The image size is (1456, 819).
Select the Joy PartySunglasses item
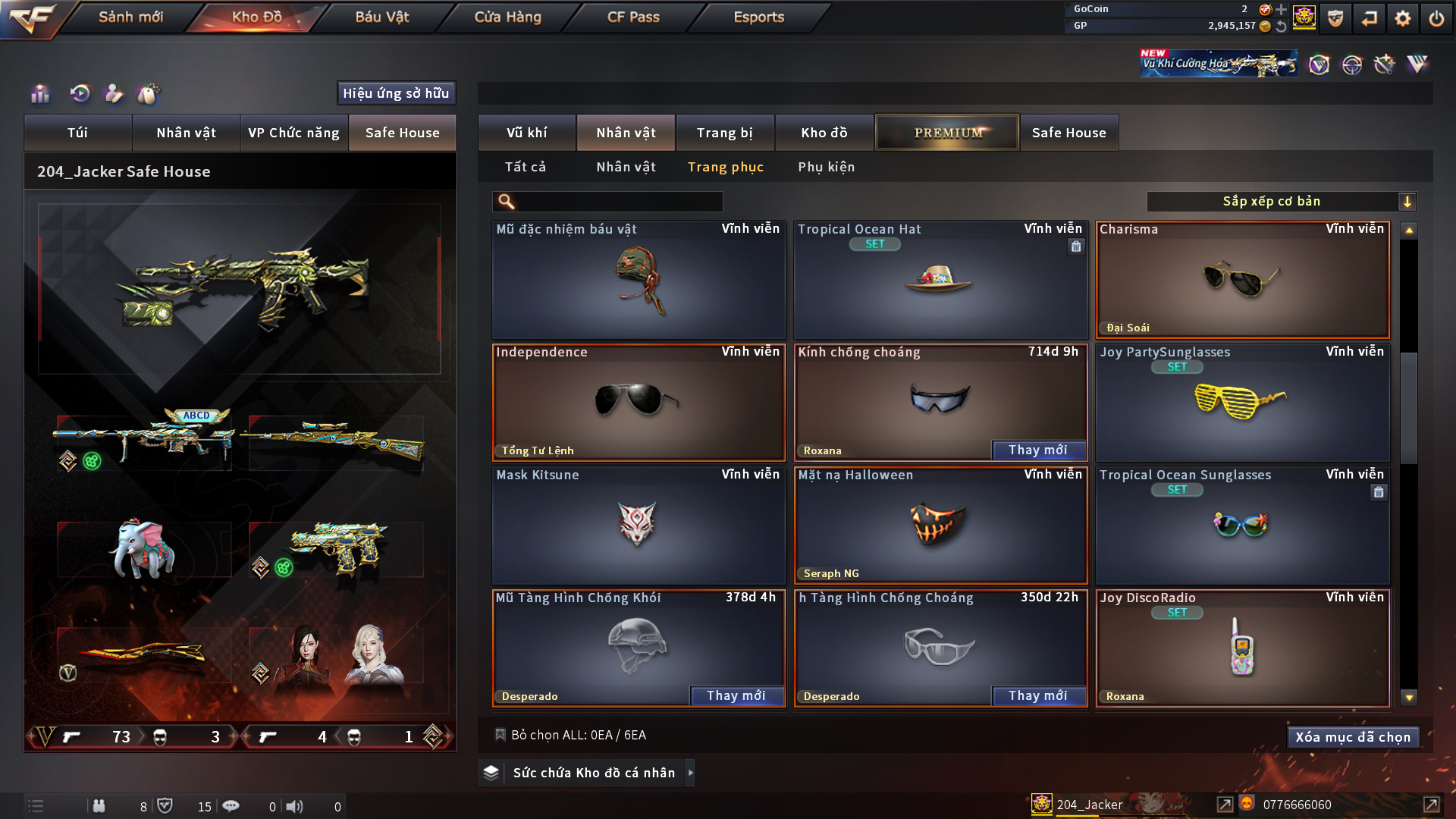point(1242,403)
